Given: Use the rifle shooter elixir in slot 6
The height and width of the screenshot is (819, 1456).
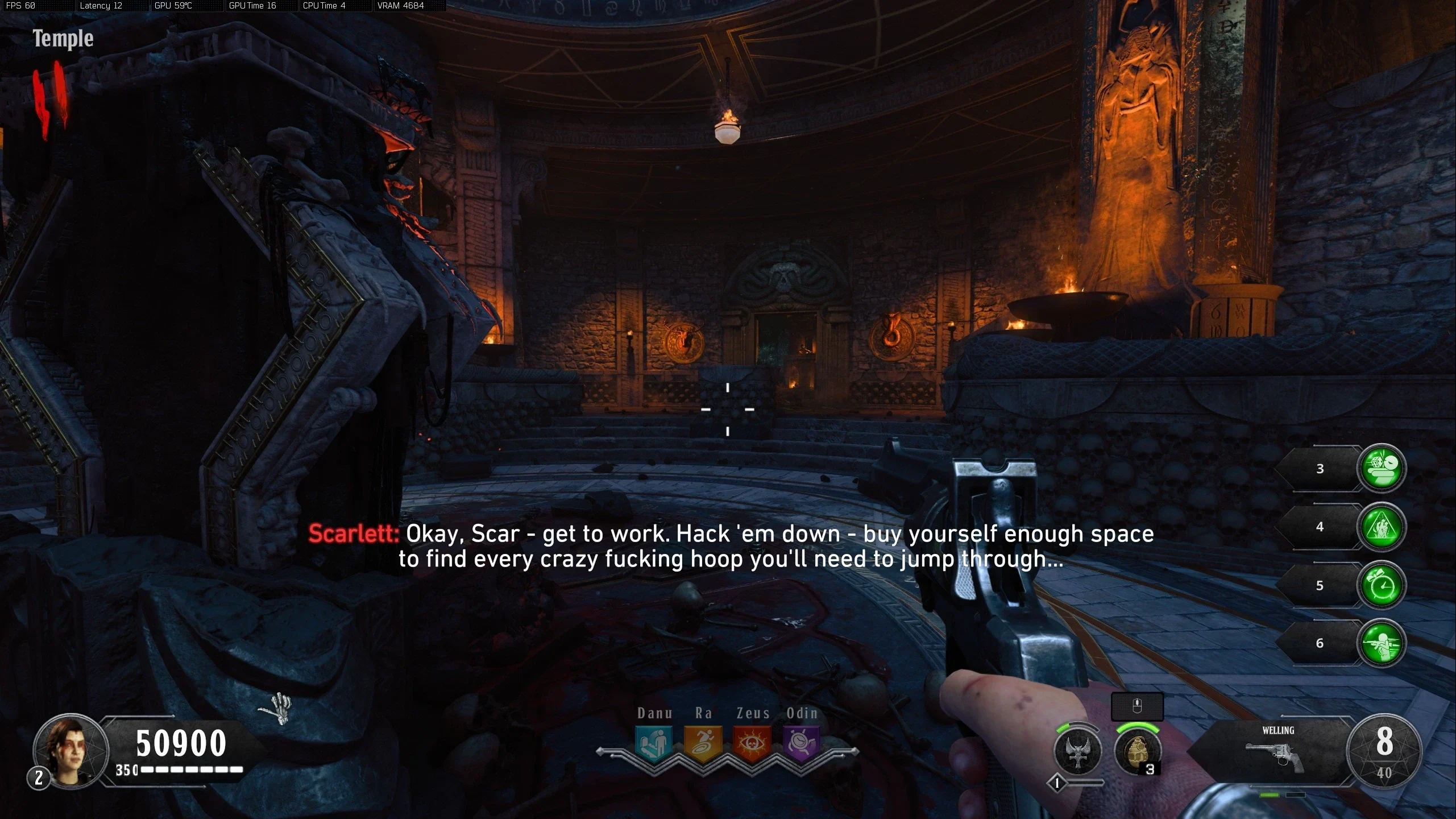Looking at the screenshot, I should (1382, 643).
